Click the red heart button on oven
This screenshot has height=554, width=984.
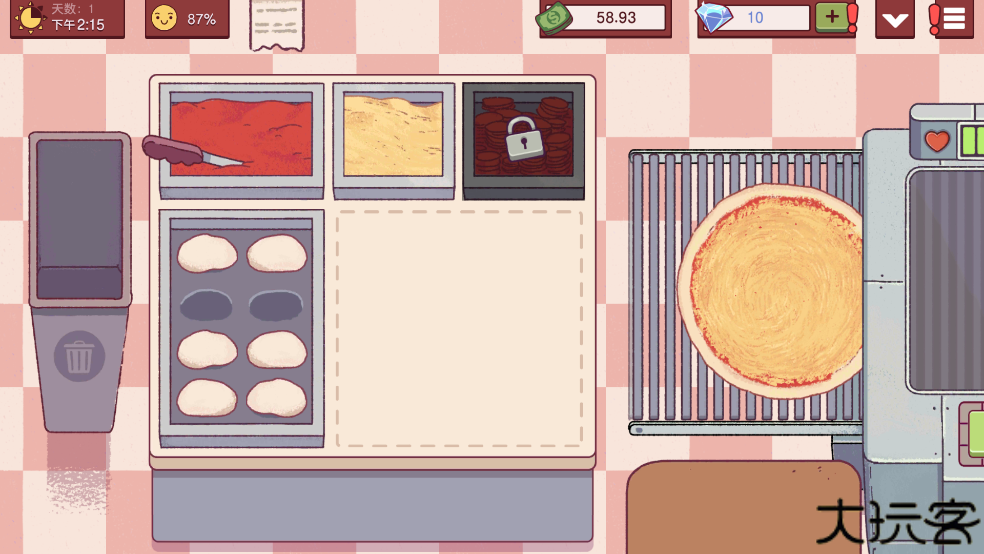click(936, 141)
